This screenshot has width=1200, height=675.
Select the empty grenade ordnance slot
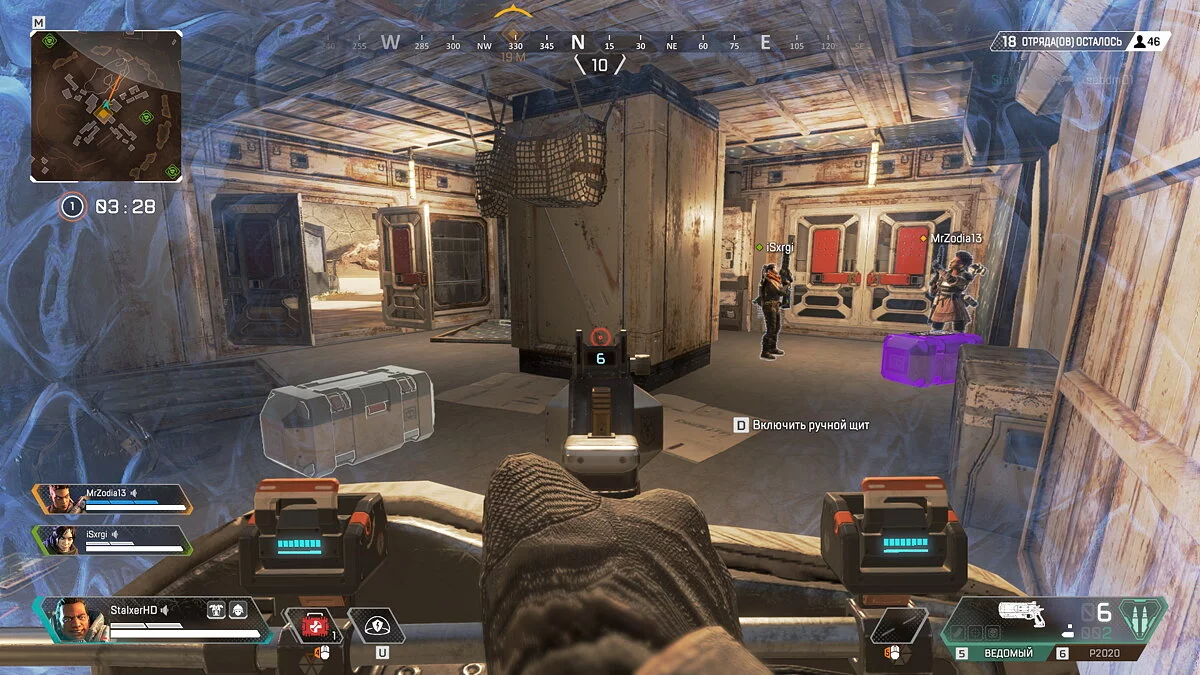coord(898,626)
